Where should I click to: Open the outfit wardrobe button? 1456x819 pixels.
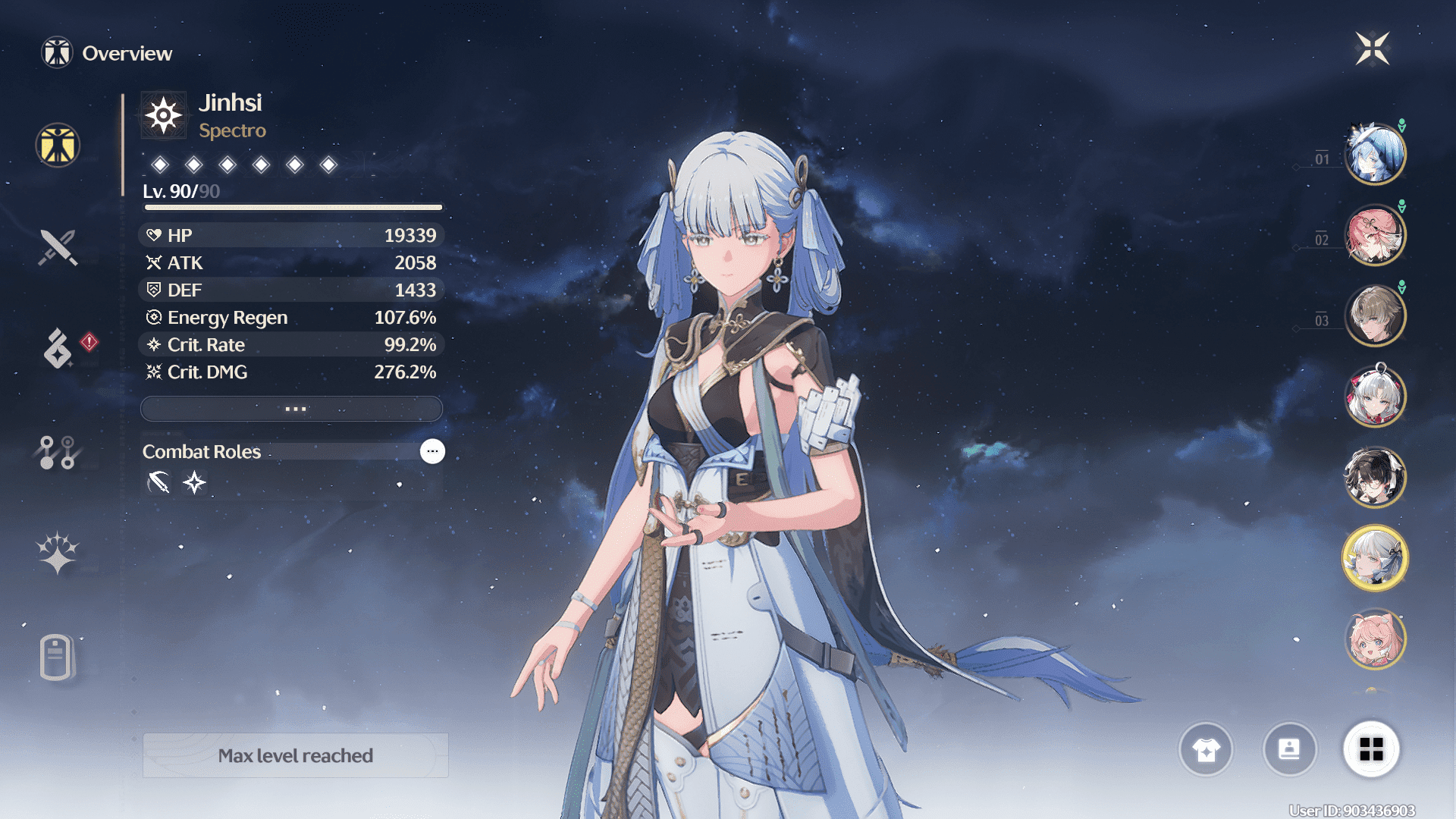[1206, 750]
